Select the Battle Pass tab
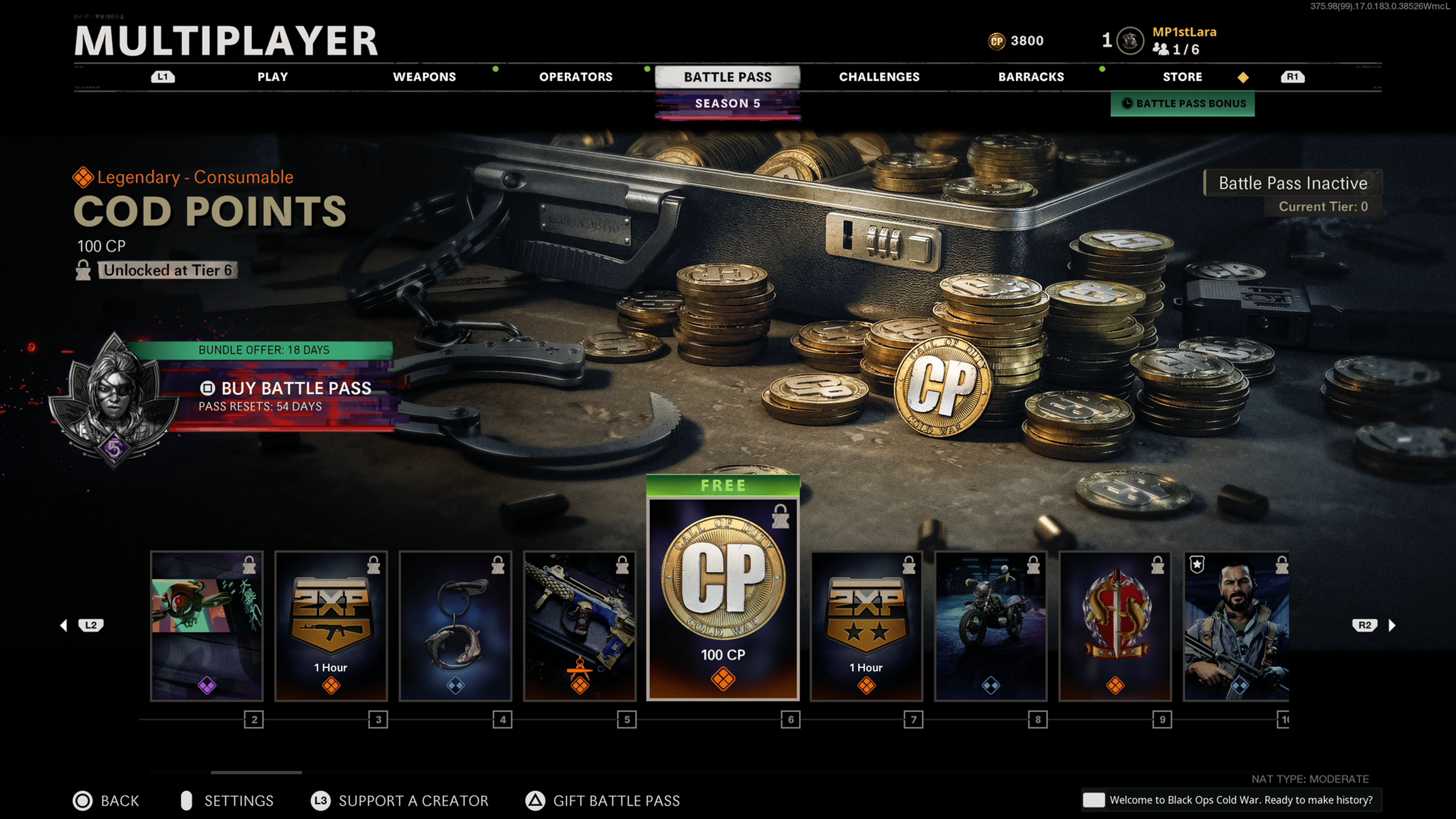 point(728,77)
